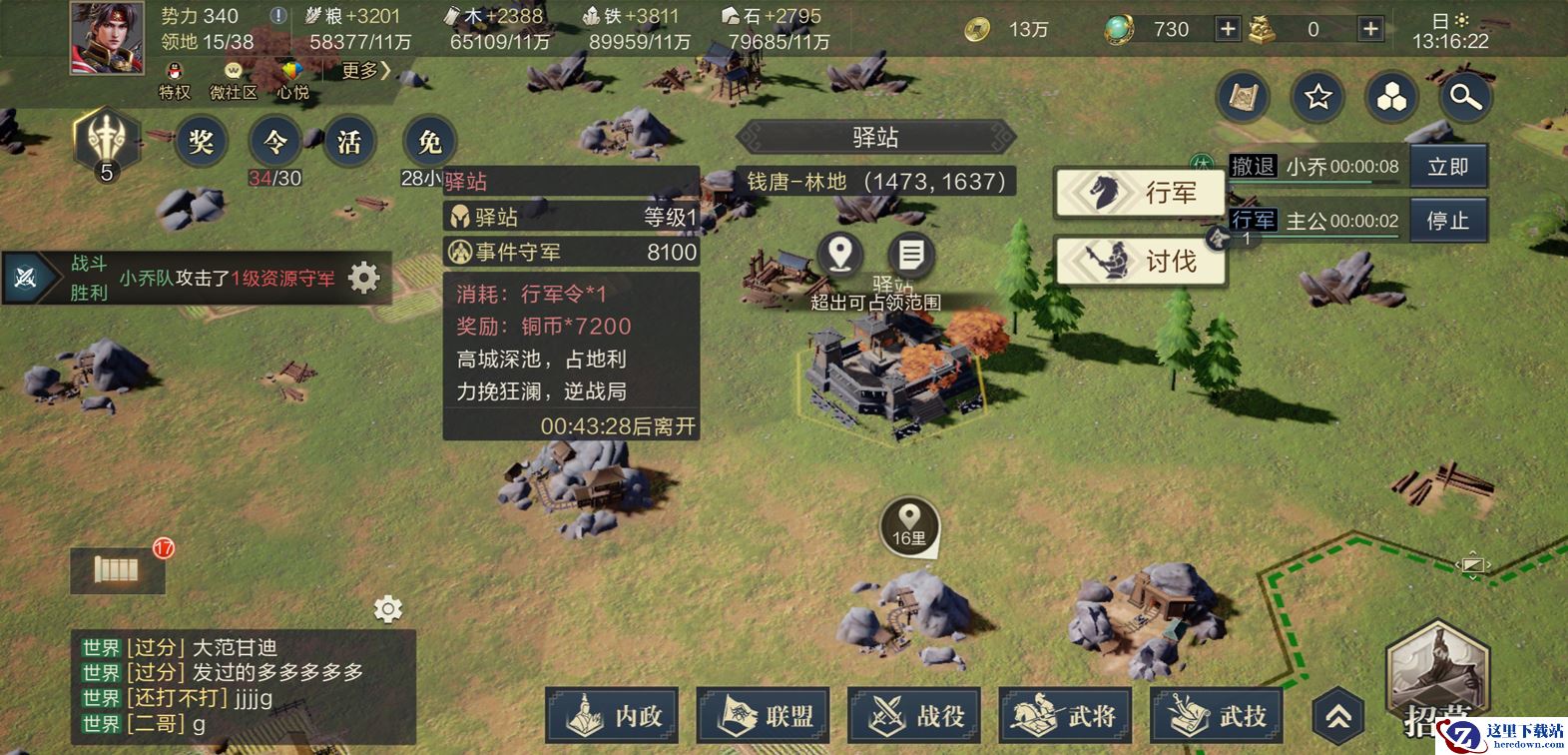Viewport: 1568px width, 755px height.
Task: Open the 令 march orders button
Action: tap(274, 142)
